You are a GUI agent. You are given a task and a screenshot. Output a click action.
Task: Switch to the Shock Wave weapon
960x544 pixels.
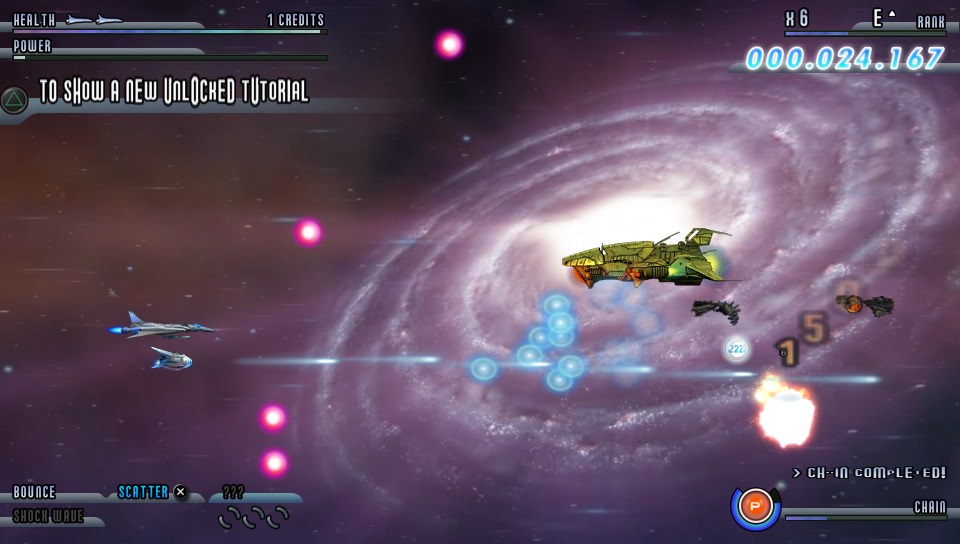[48, 516]
